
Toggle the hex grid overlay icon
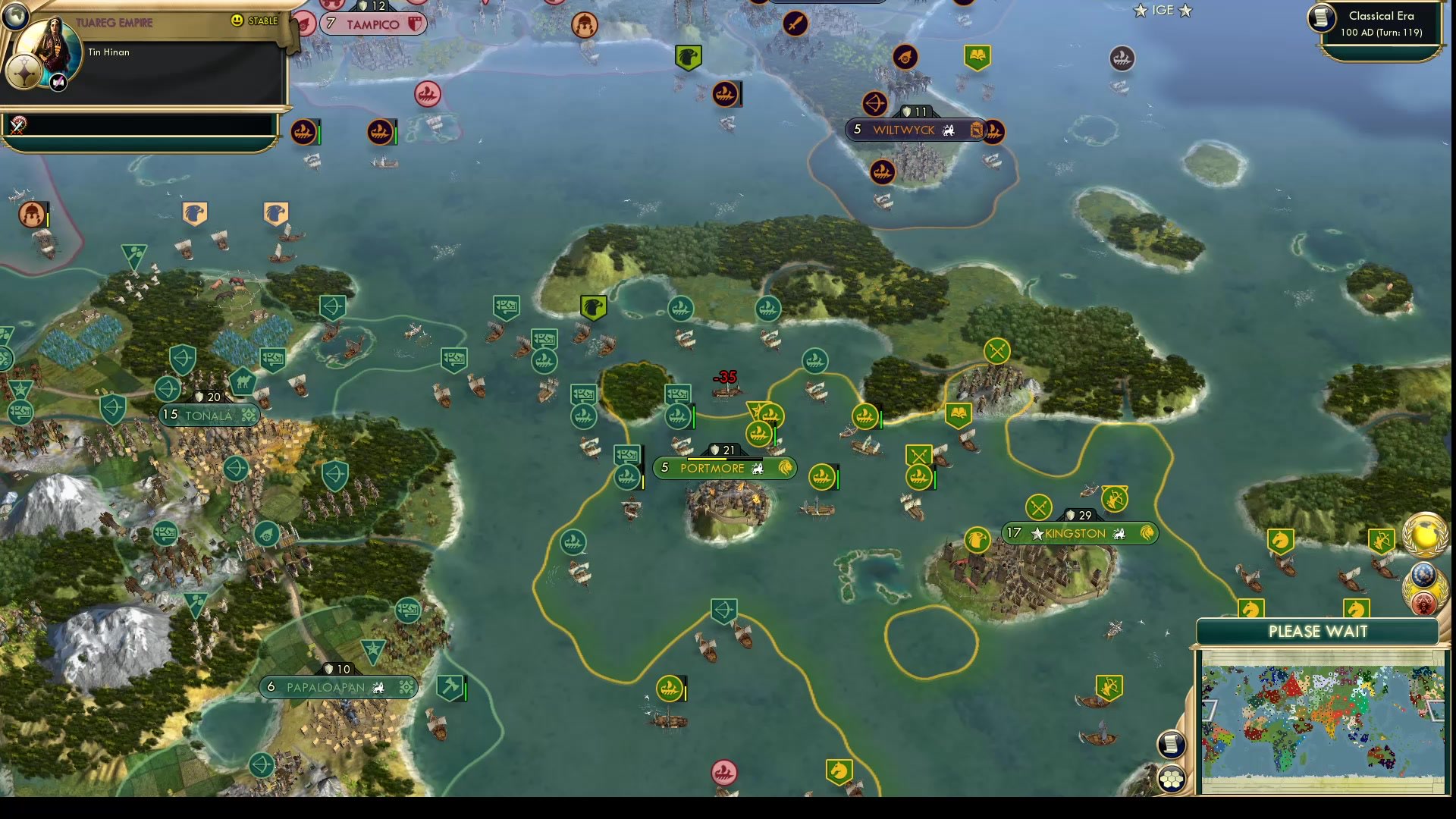(1172, 777)
